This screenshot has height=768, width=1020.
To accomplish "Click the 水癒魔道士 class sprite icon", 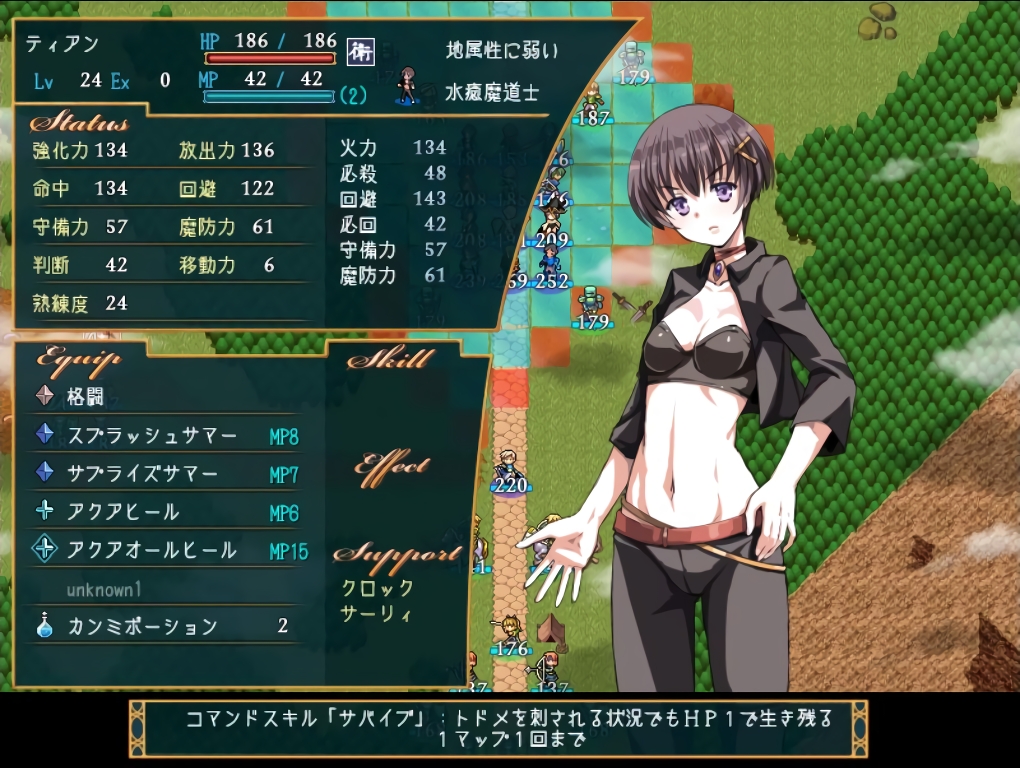I will coord(406,86).
